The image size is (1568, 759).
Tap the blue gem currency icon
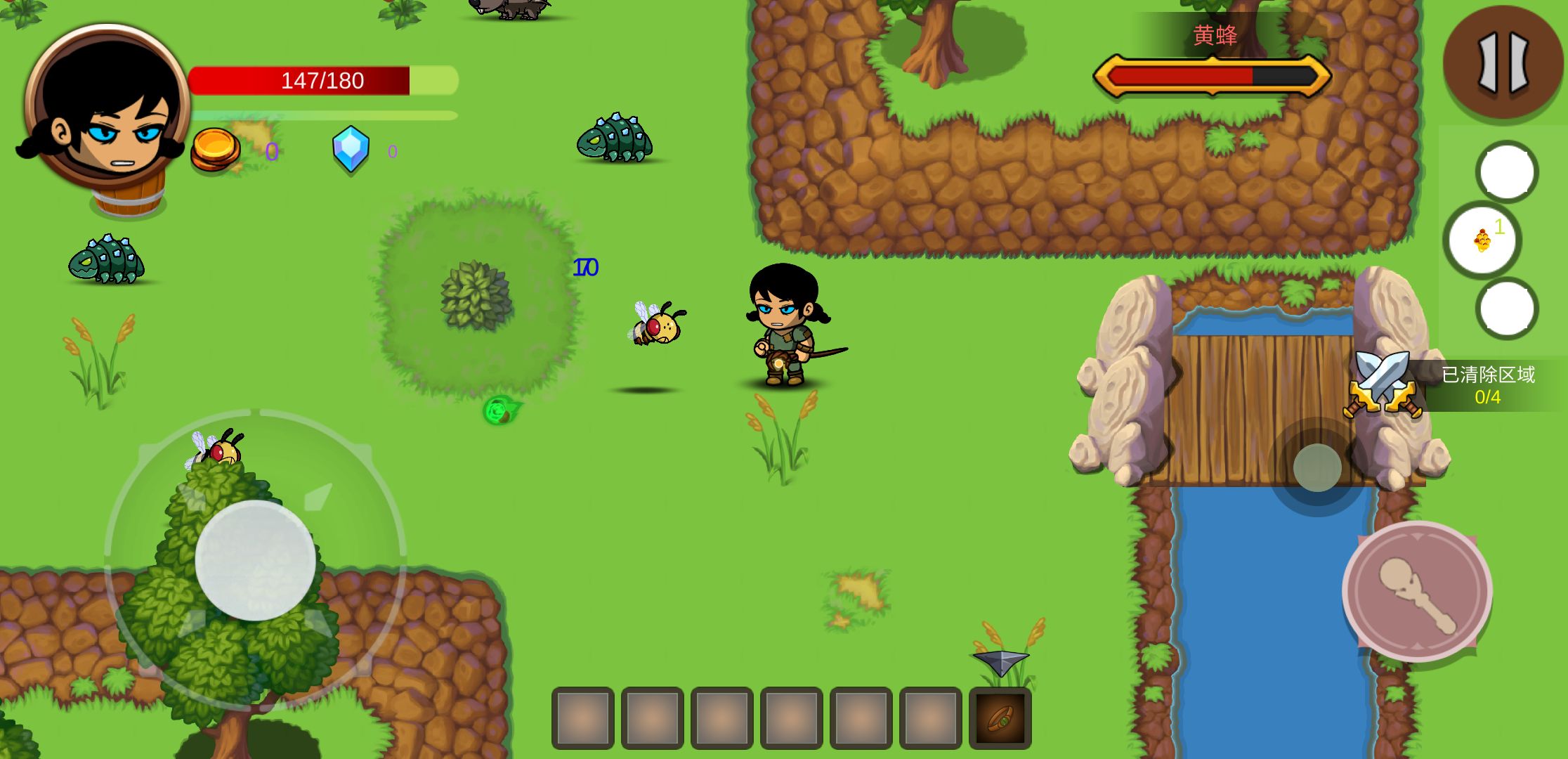[x=351, y=148]
